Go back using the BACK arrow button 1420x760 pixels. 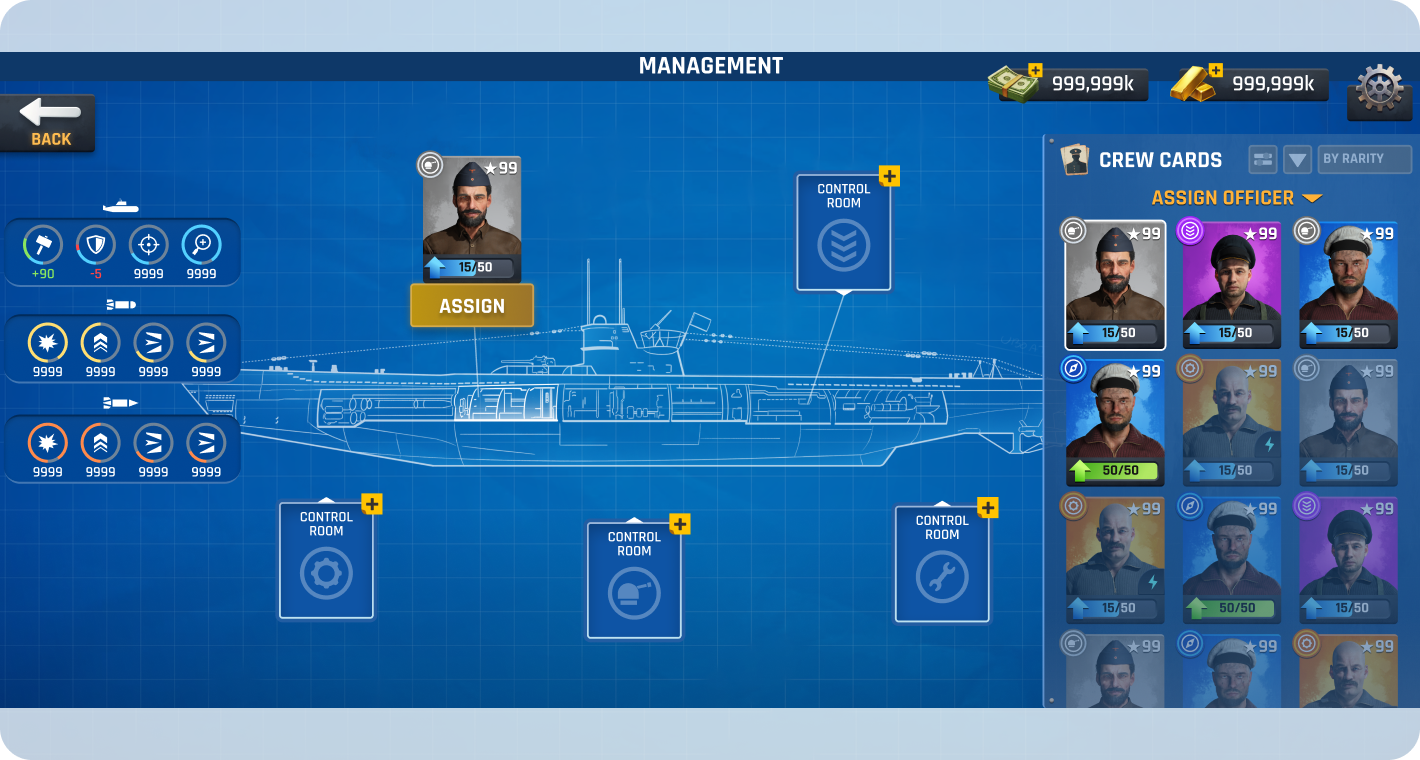pyautogui.click(x=48, y=122)
